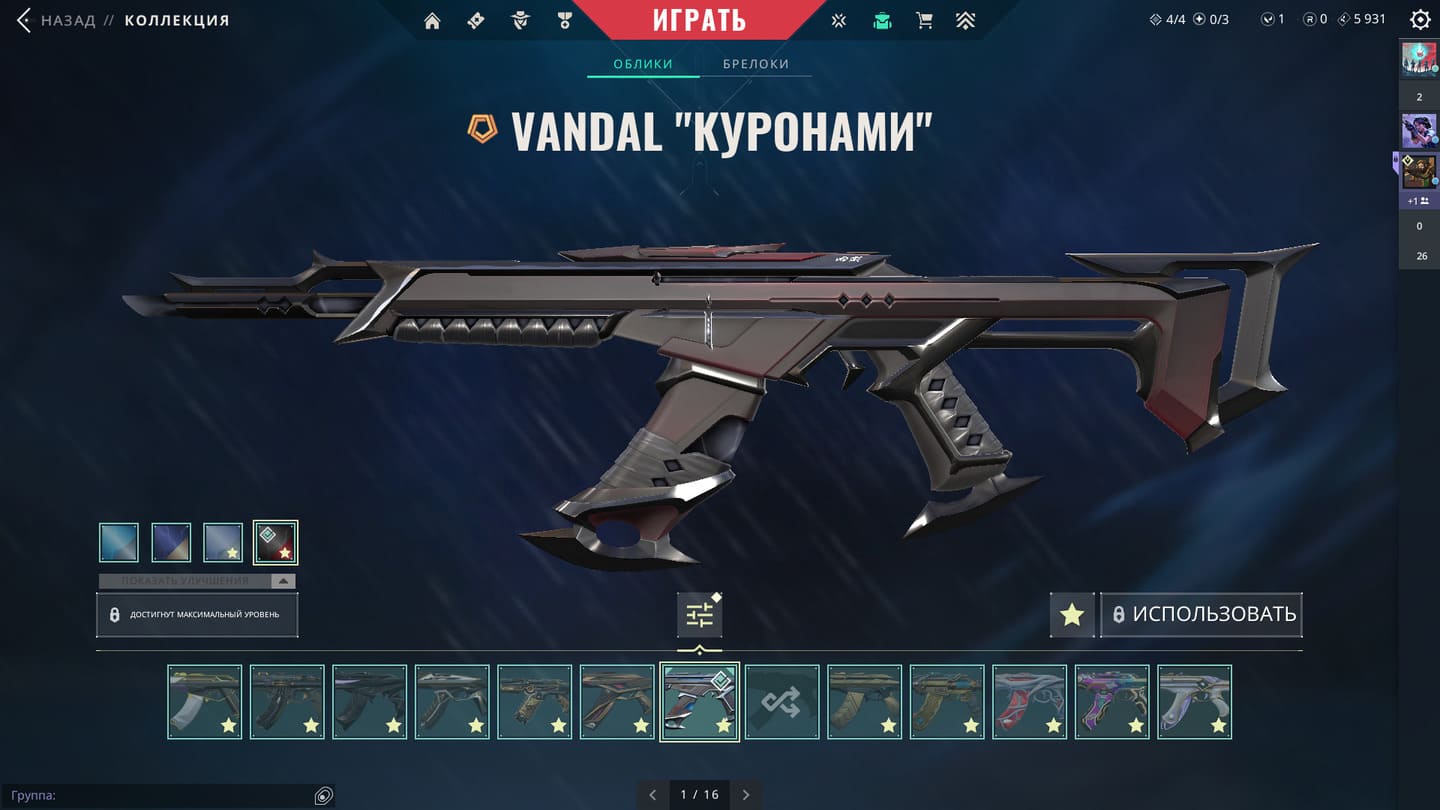Choose the red and white Vandal thumbnail
This screenshot has width=1440, height=810.
tap(1030, 702)
